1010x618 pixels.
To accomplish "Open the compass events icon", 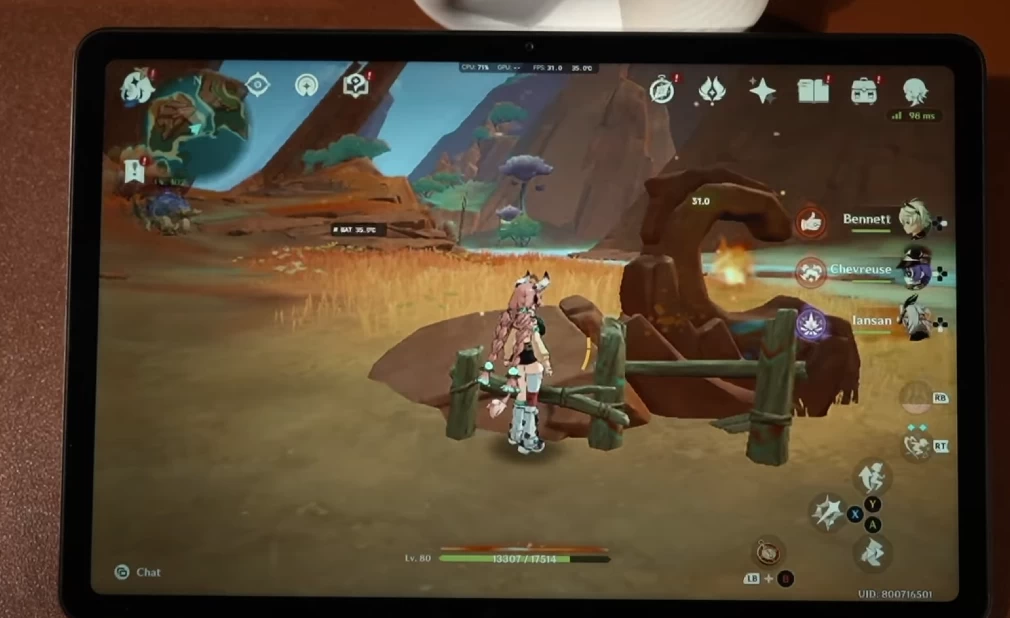I will click(x=662, y=90).
